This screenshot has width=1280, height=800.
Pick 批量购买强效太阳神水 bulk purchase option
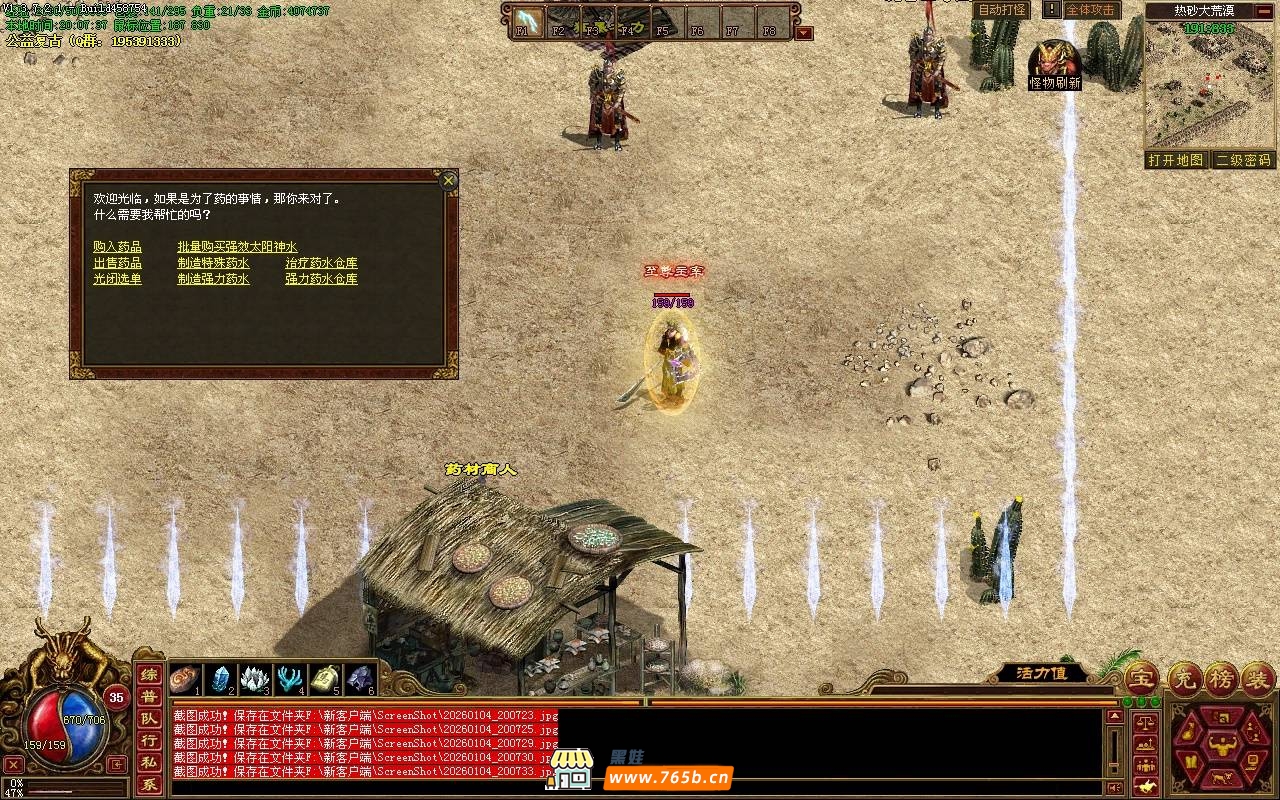click(237, 247)
